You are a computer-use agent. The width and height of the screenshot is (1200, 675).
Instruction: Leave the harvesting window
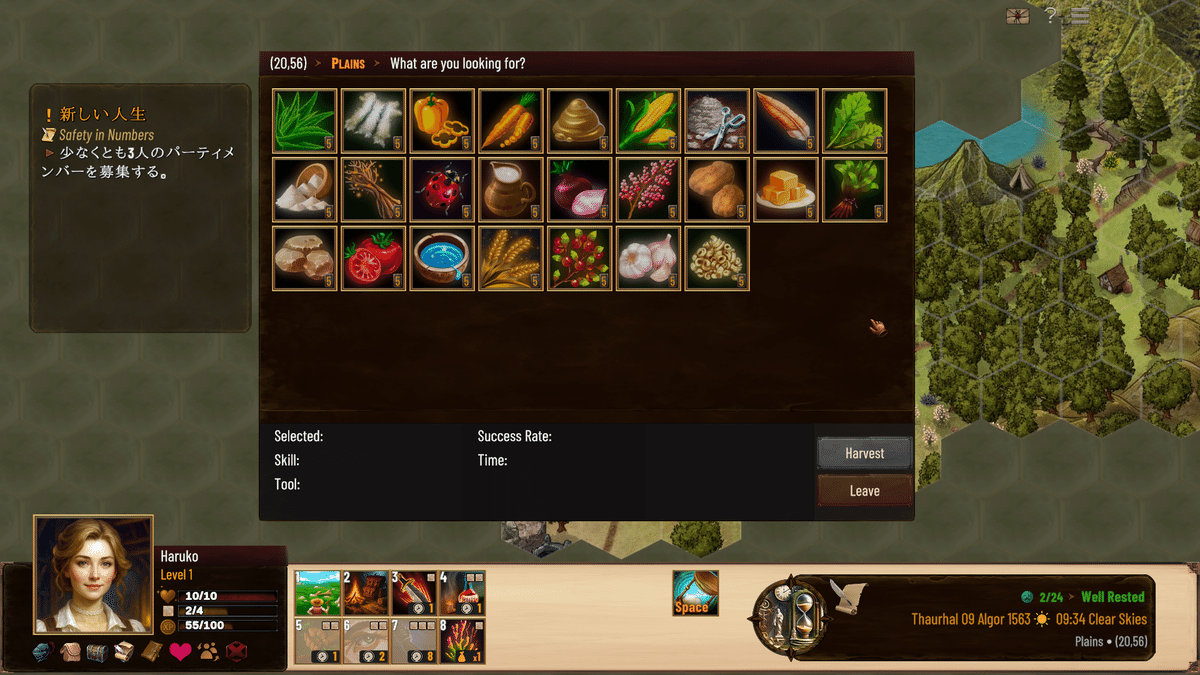864,491
